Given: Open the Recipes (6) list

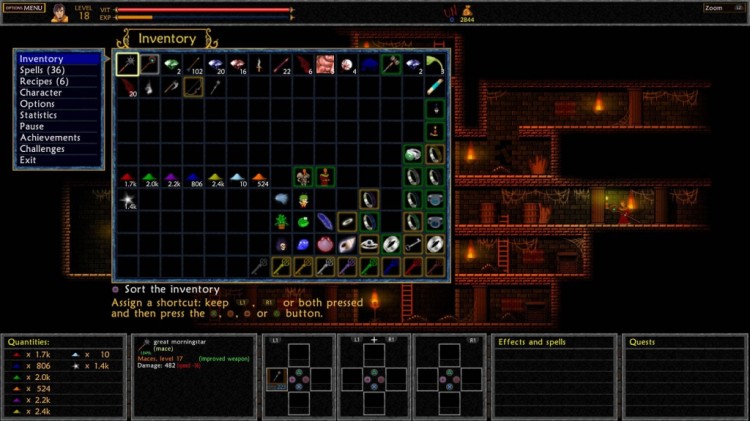Looking at the screenshot, I should pos(43,81).
